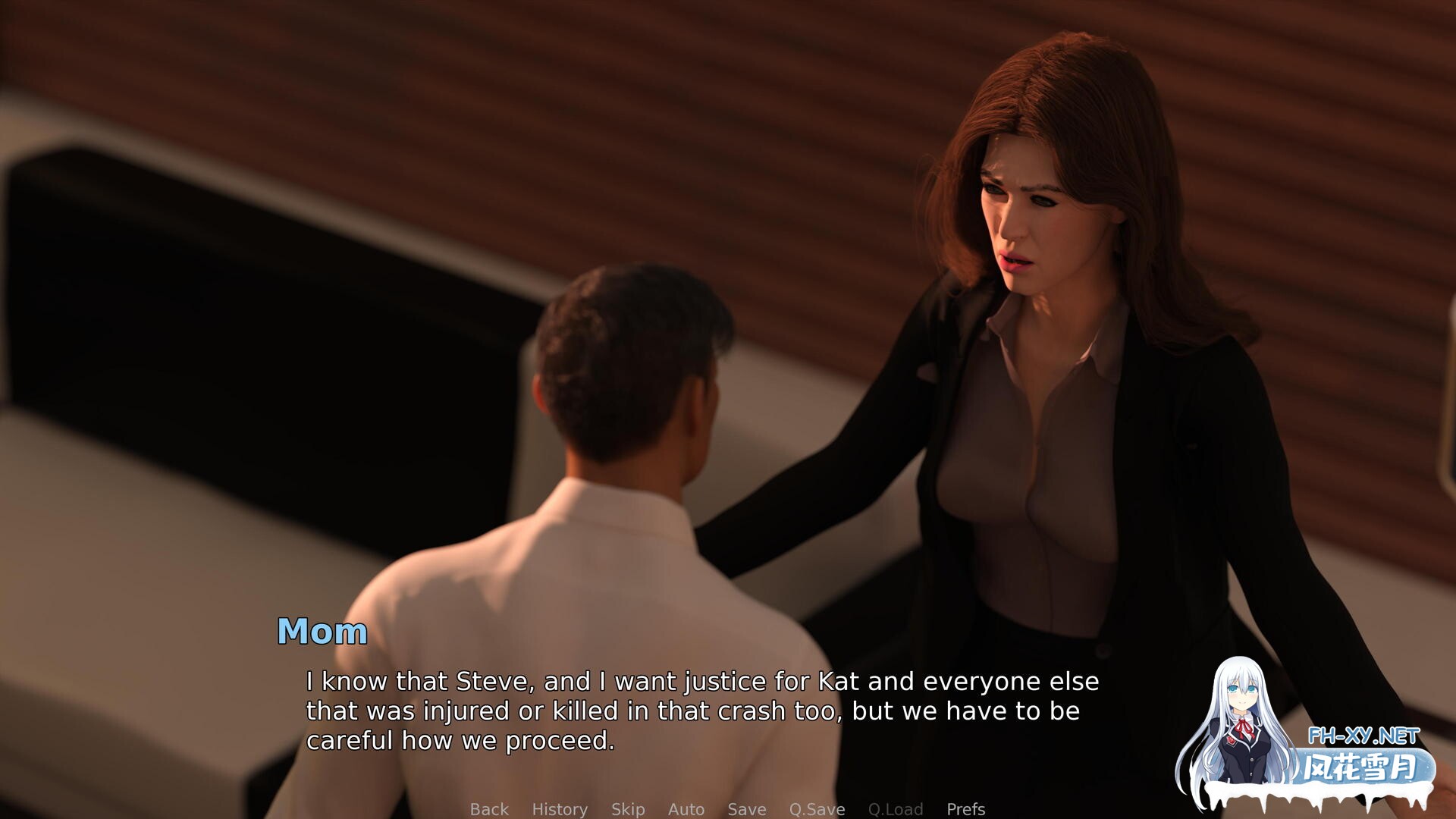Open the Prefs settings screen
The width and height of the screenshot is (1456, 819).
[x=965, y=809]
